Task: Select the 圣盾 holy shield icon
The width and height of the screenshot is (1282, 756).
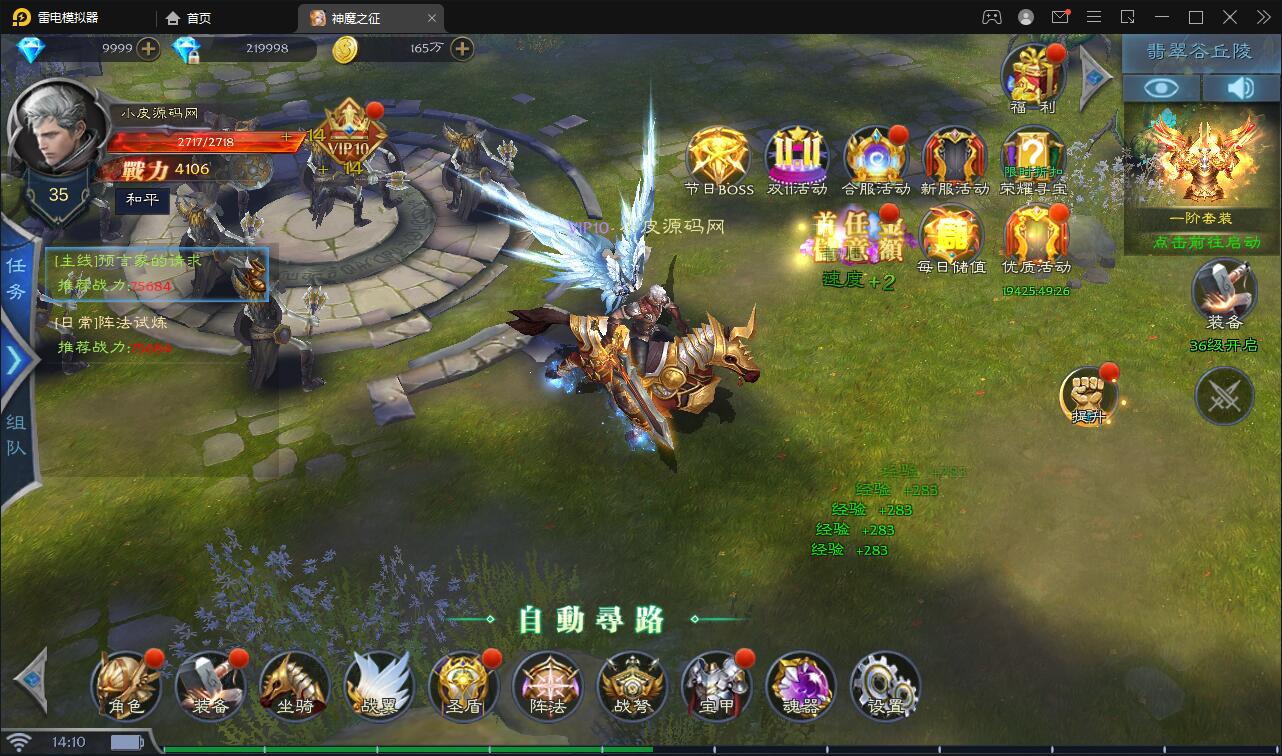Action: (463, 686)
